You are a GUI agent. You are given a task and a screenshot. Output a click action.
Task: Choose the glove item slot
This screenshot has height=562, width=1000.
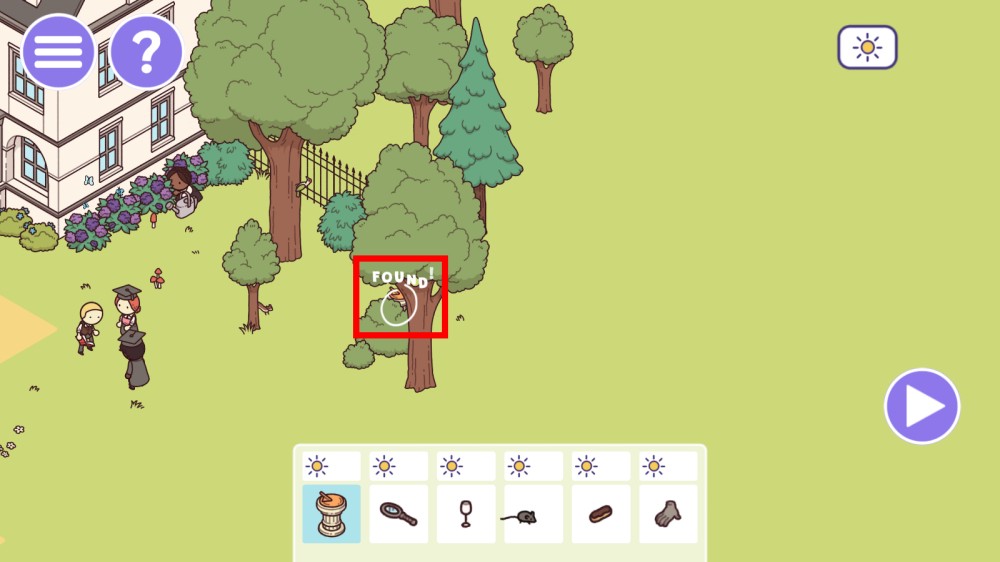click(667, 514)
